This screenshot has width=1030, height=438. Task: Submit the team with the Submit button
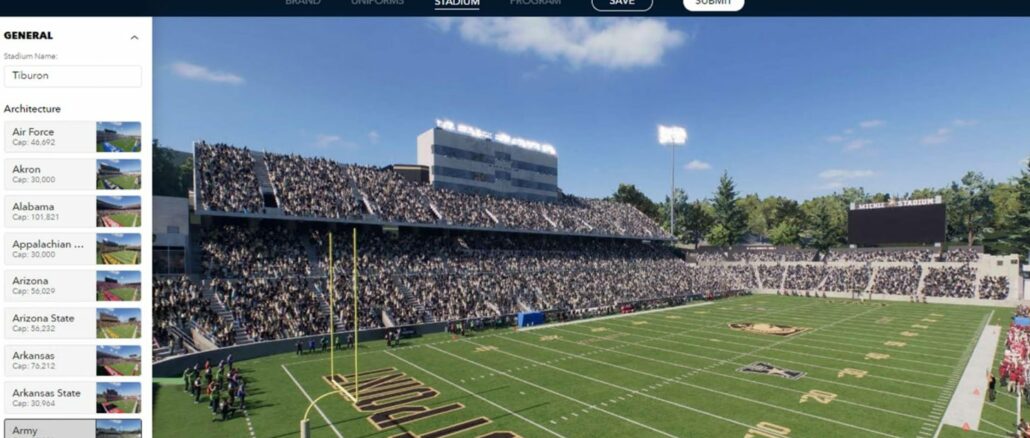point(713,4)
